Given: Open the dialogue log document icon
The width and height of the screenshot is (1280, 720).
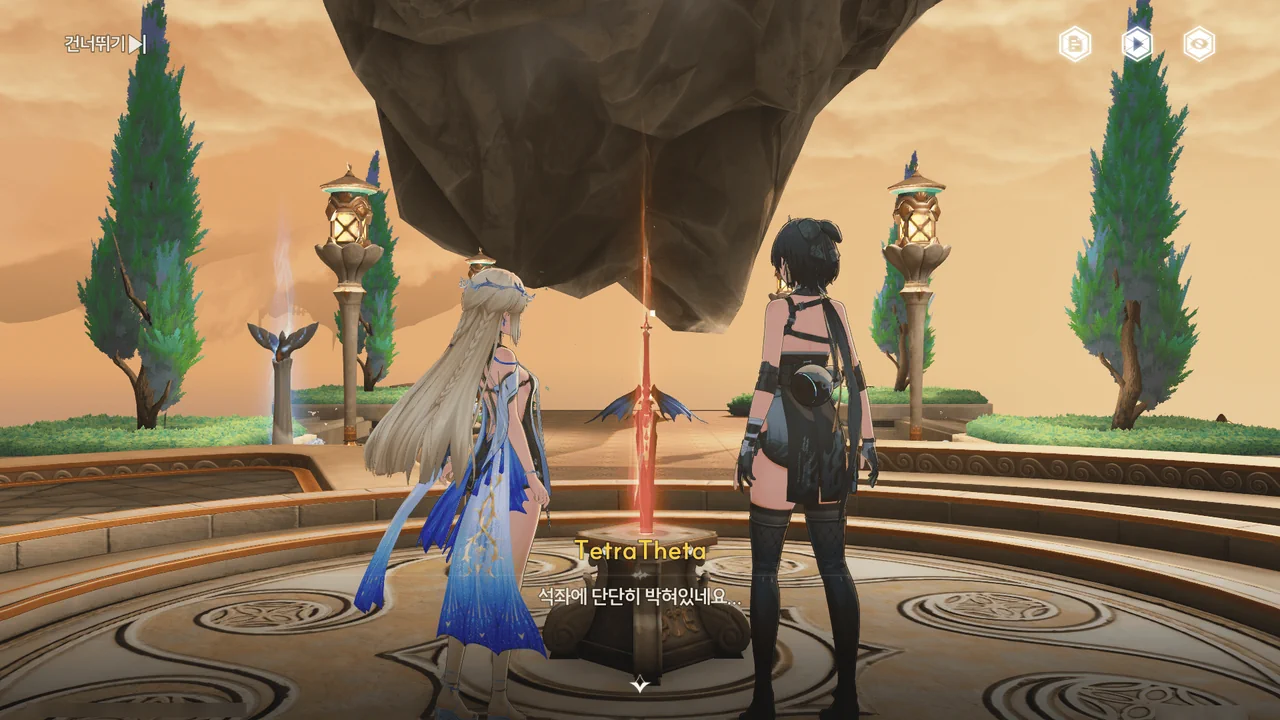Looking at the screenshot, I should 1075,44.
